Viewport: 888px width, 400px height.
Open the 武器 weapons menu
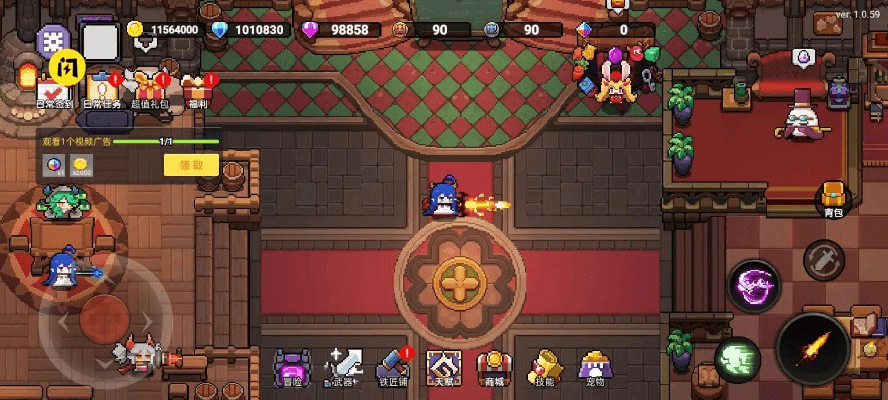[345, 367]
